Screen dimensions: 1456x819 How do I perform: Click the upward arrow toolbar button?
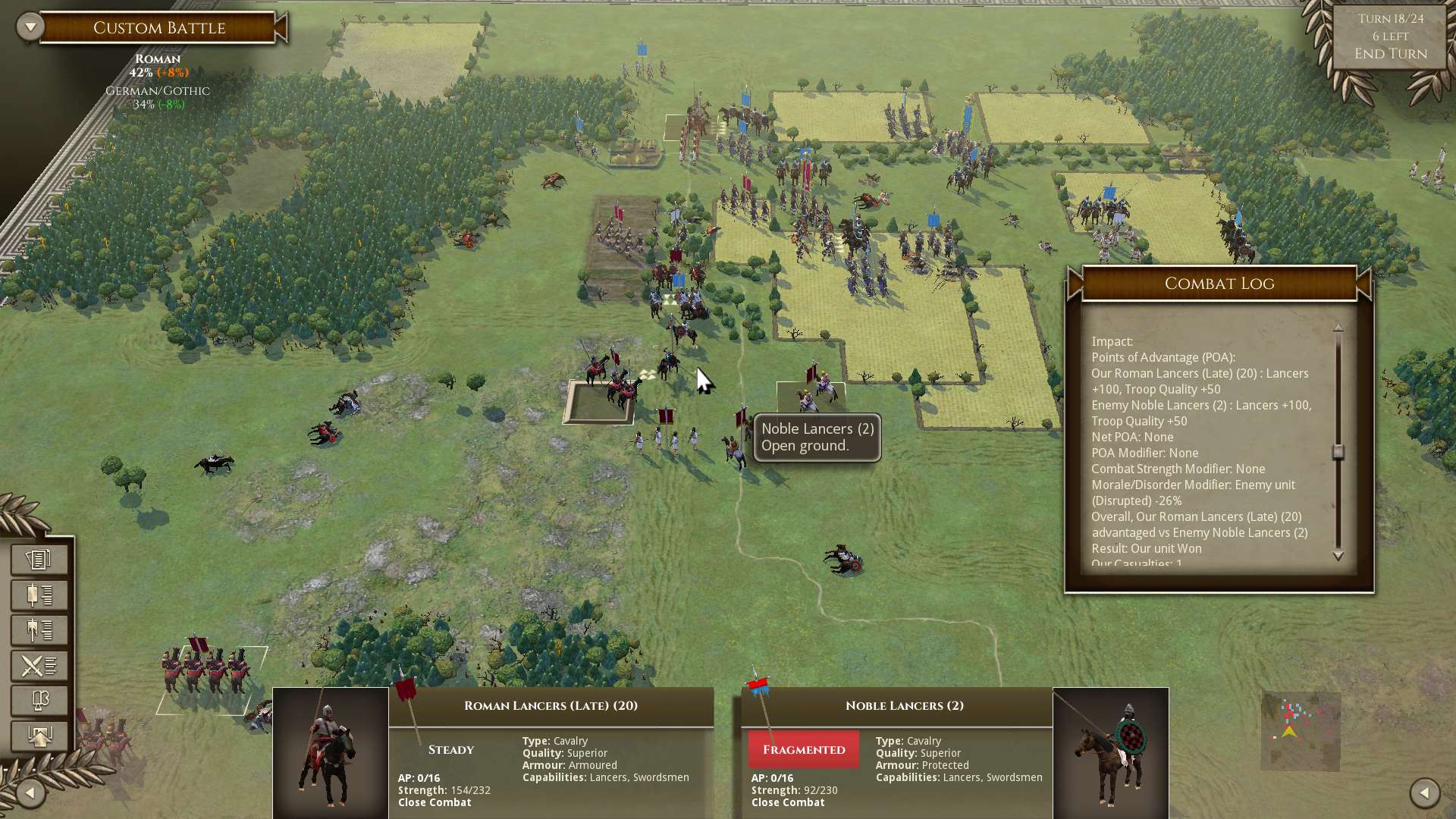pyautogui.click(x=39, y=736)
